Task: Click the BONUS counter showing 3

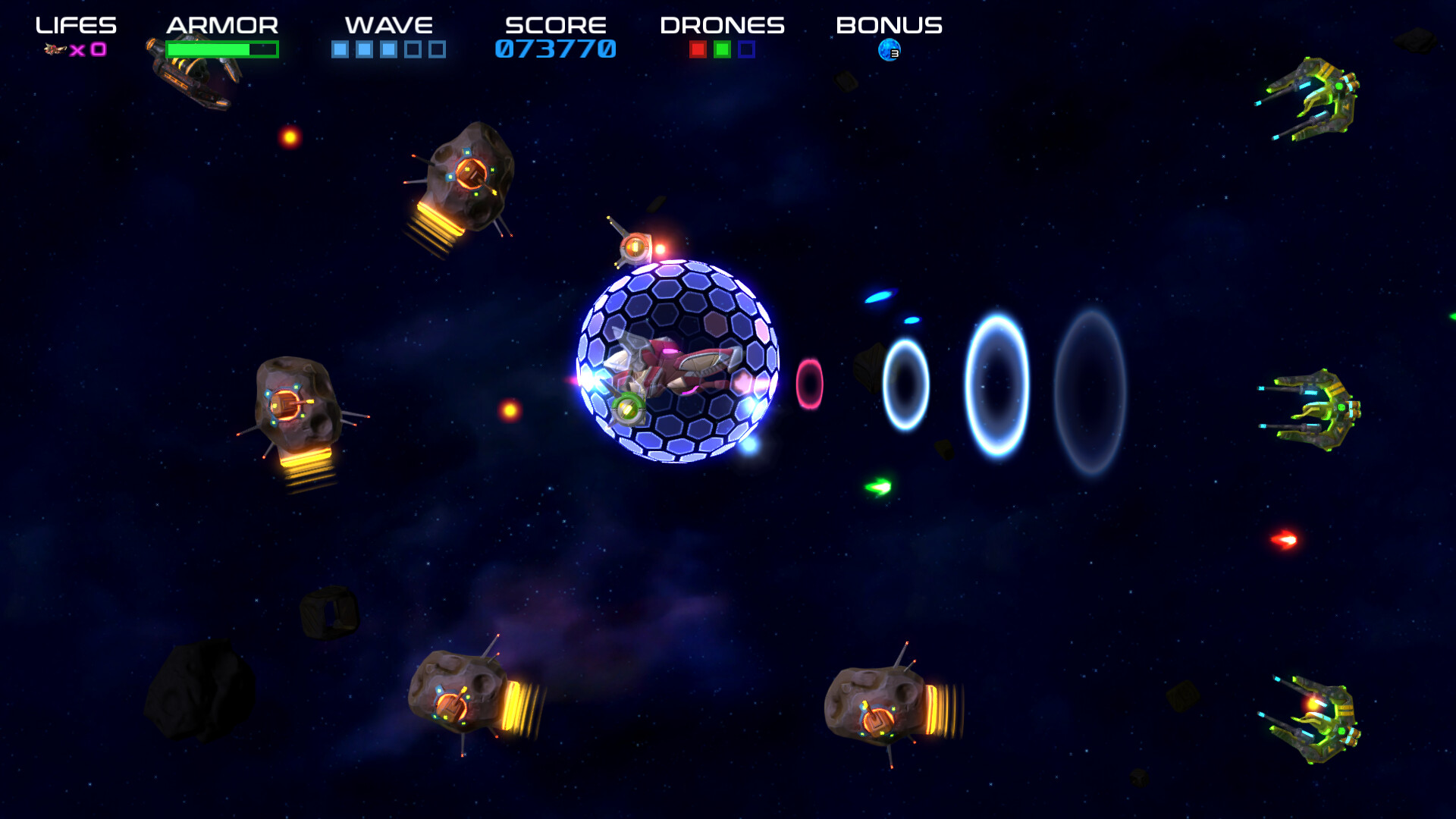Action: pos(895,53)
